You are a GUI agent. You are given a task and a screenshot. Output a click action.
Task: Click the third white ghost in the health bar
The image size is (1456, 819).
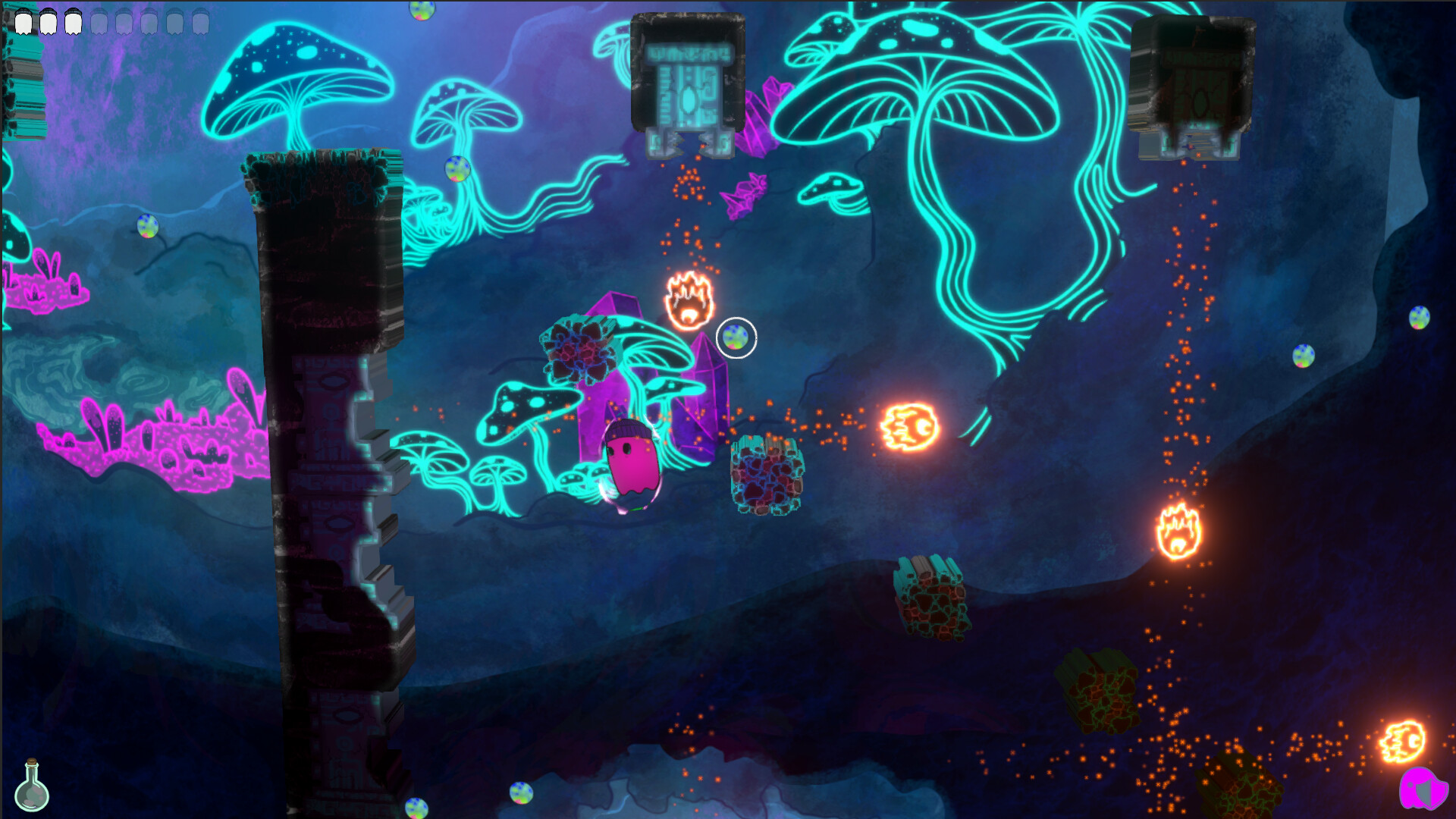tap(74, 21)
